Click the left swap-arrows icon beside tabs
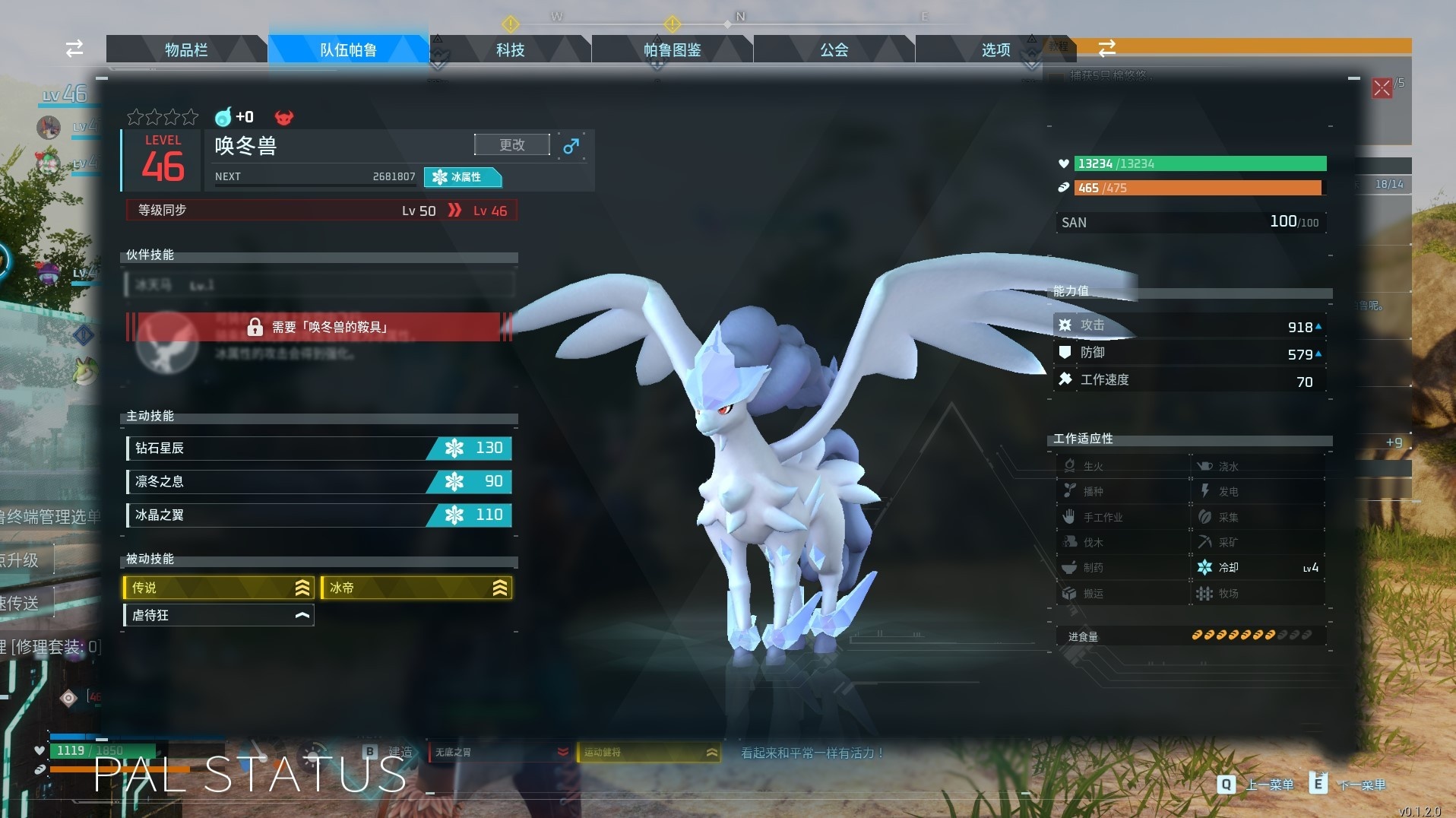The image size is (1456, 818). (74, 49)
